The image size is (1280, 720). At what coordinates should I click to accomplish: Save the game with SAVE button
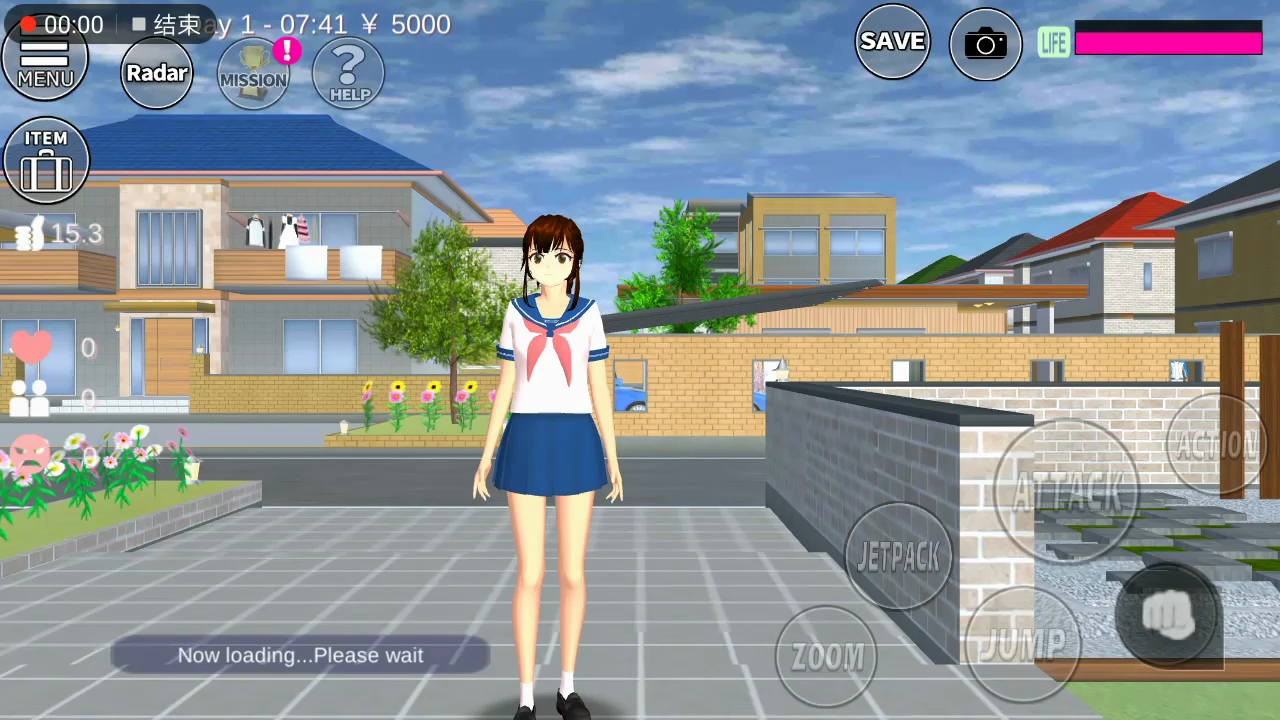pos(892,41)
